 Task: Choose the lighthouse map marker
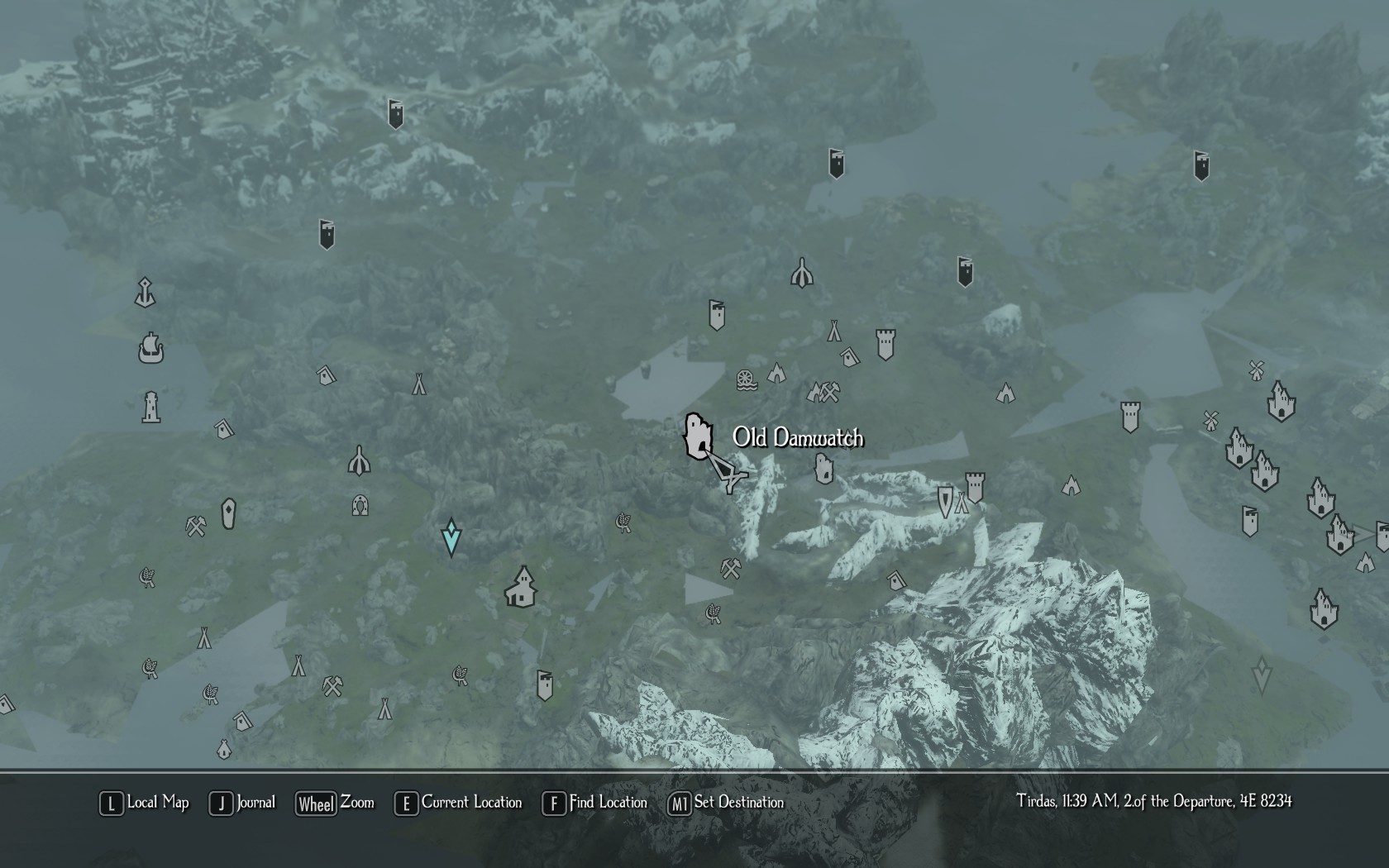[150, 407]
